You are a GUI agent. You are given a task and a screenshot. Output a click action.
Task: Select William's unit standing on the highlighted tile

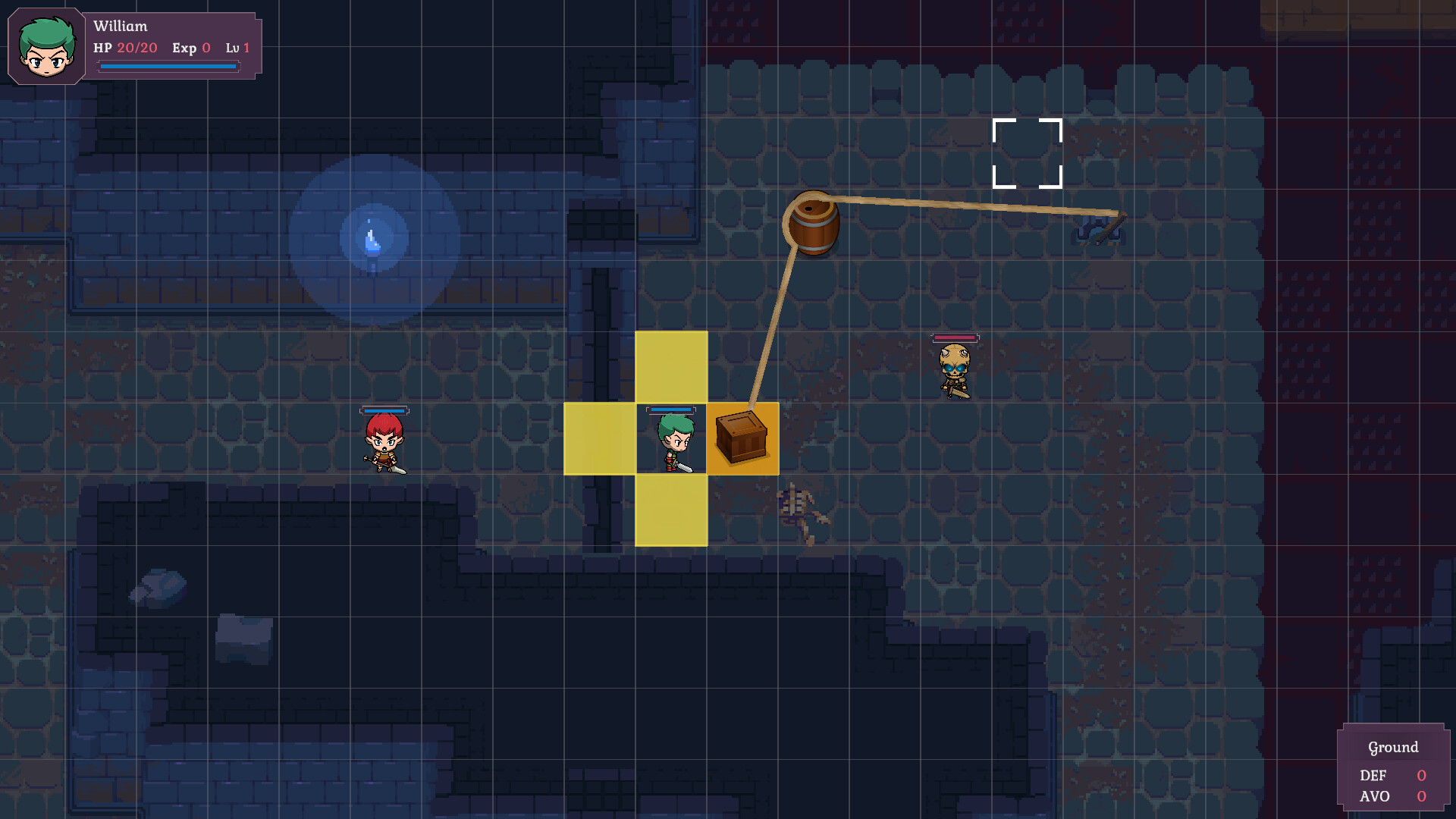click(673, 440)
